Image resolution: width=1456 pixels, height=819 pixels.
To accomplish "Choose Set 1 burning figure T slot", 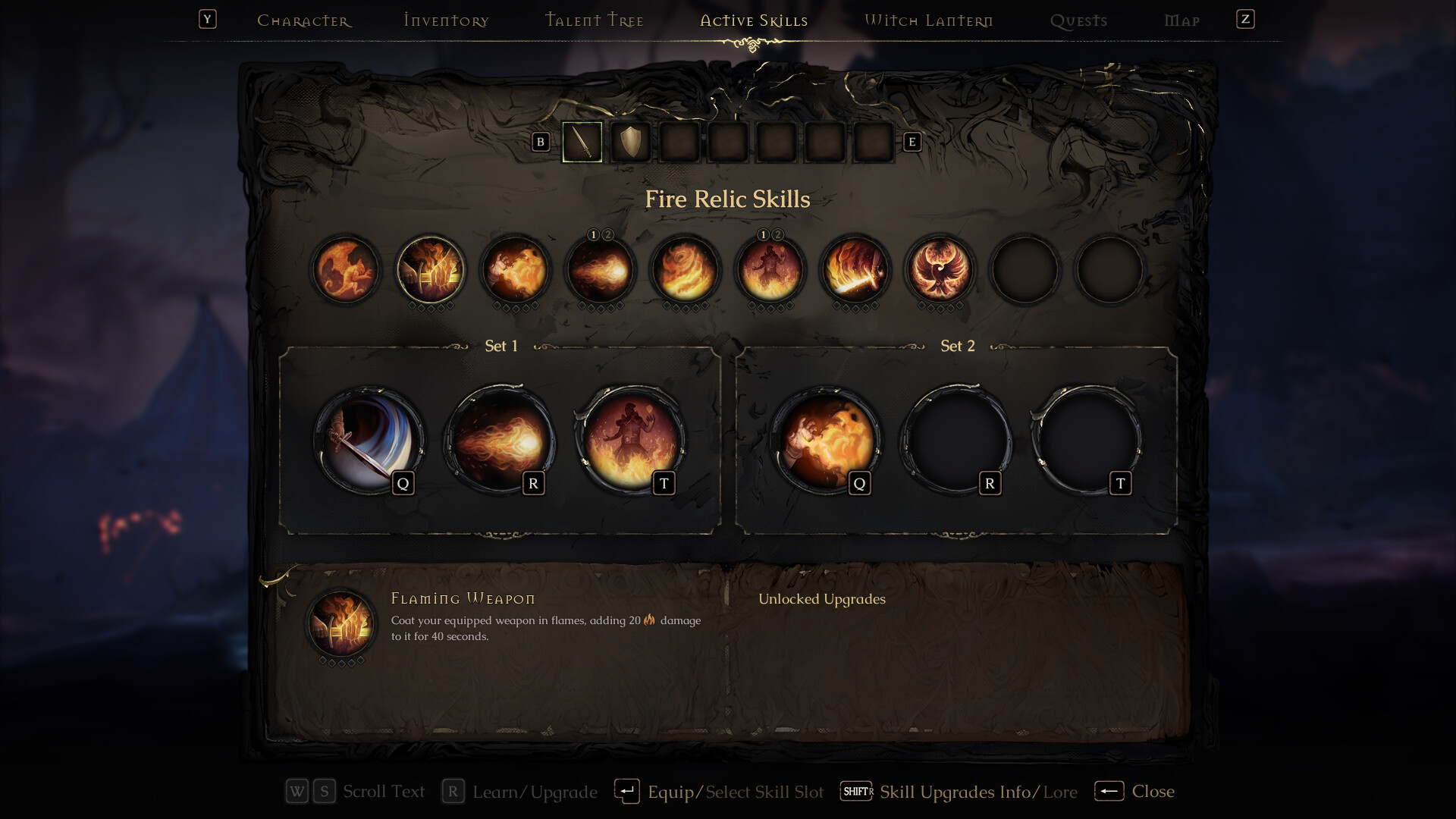I will click(630, 441).
